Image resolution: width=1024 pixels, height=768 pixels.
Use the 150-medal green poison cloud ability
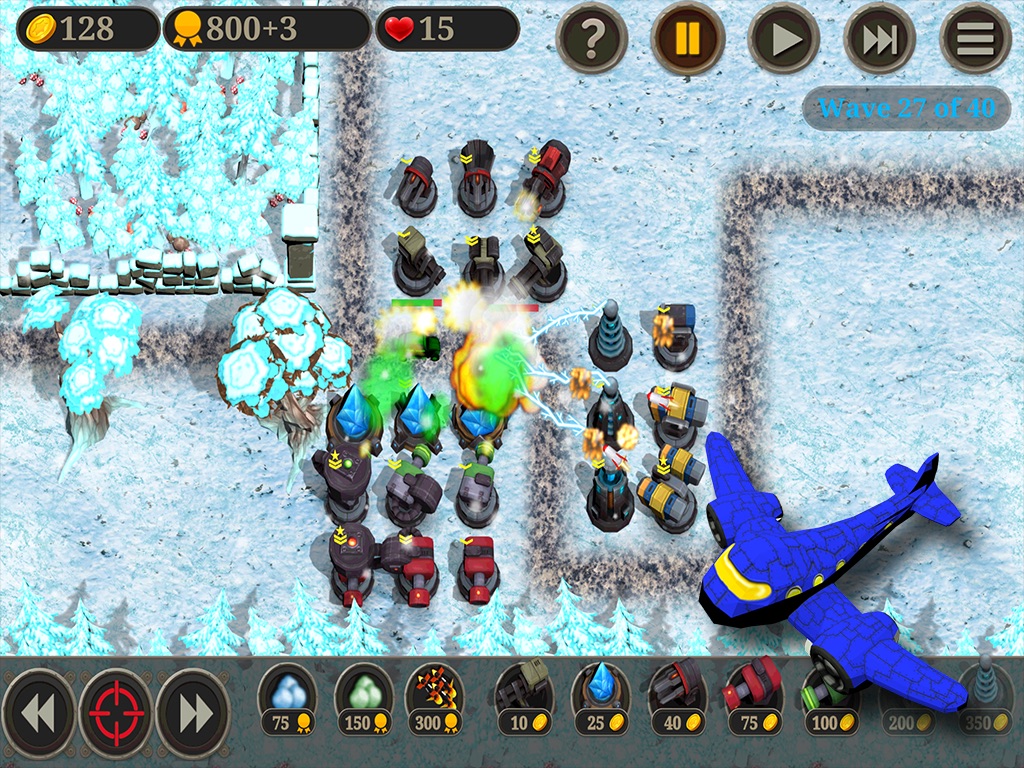tap(363, 698)
